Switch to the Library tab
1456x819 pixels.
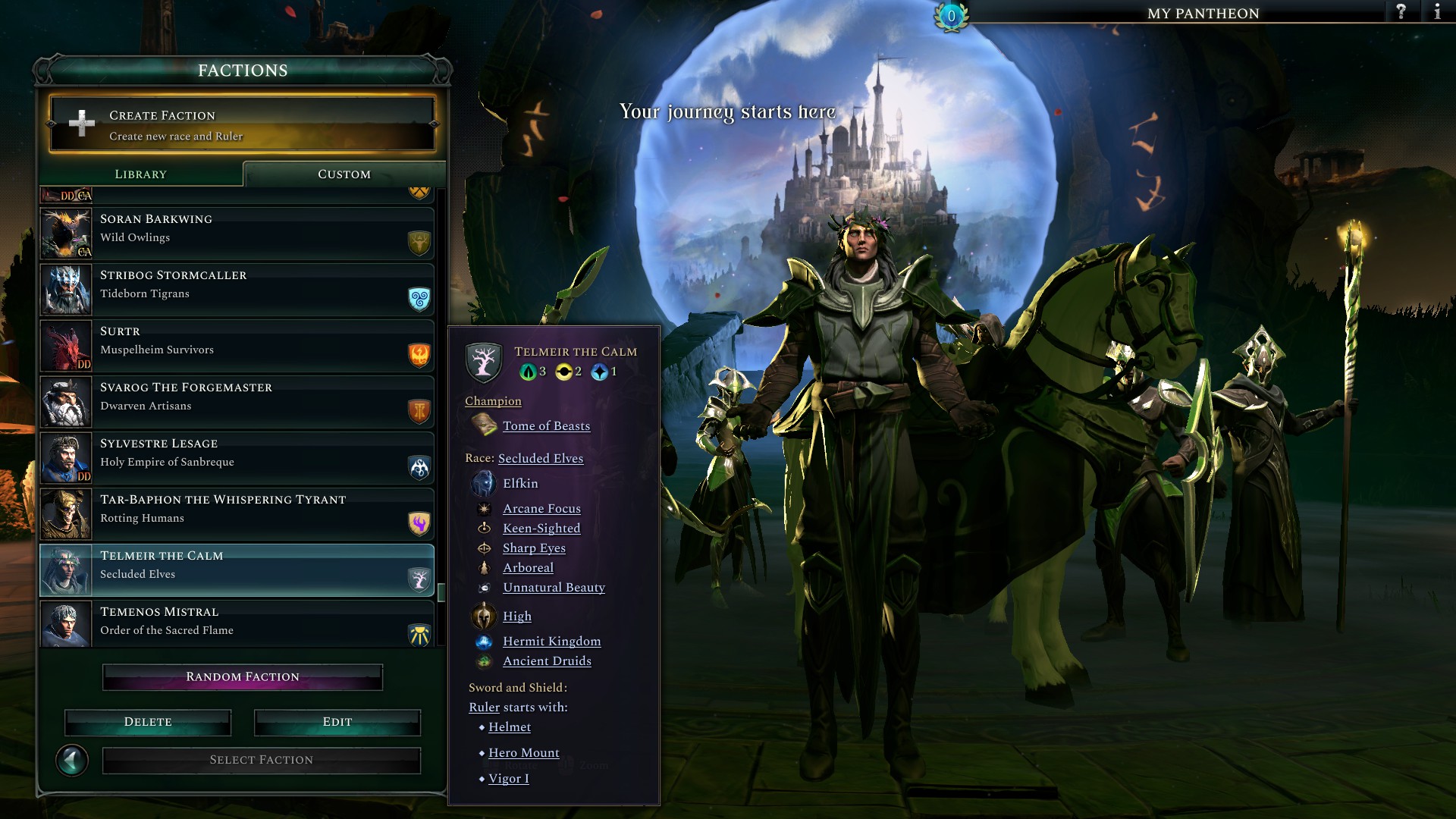pyautogui.click(x=140, y=174)
